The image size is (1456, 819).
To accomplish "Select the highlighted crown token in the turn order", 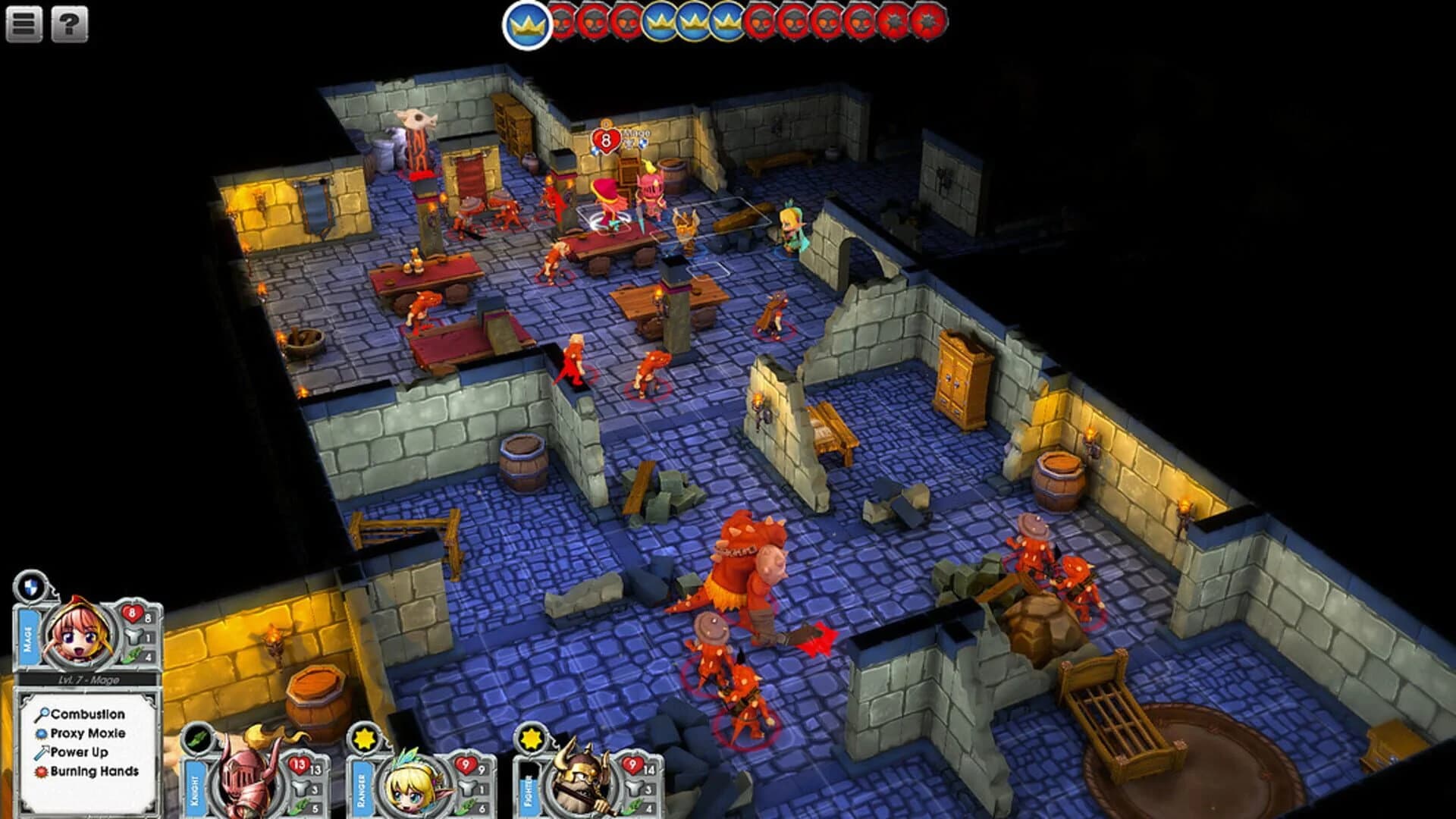I will pyautogui.click(x=526, y=23).
